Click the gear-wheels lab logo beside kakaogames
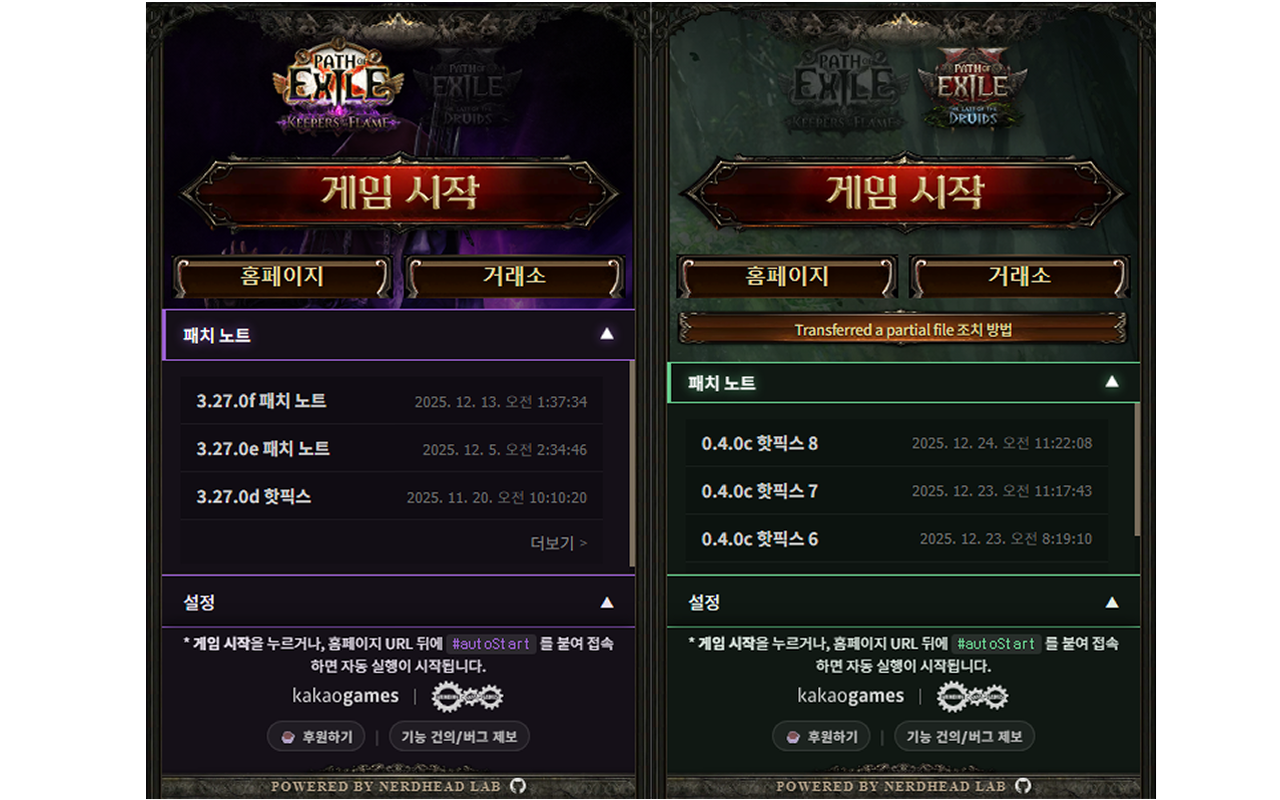Viewport: 1280px width, 800px height. point(467,695)
